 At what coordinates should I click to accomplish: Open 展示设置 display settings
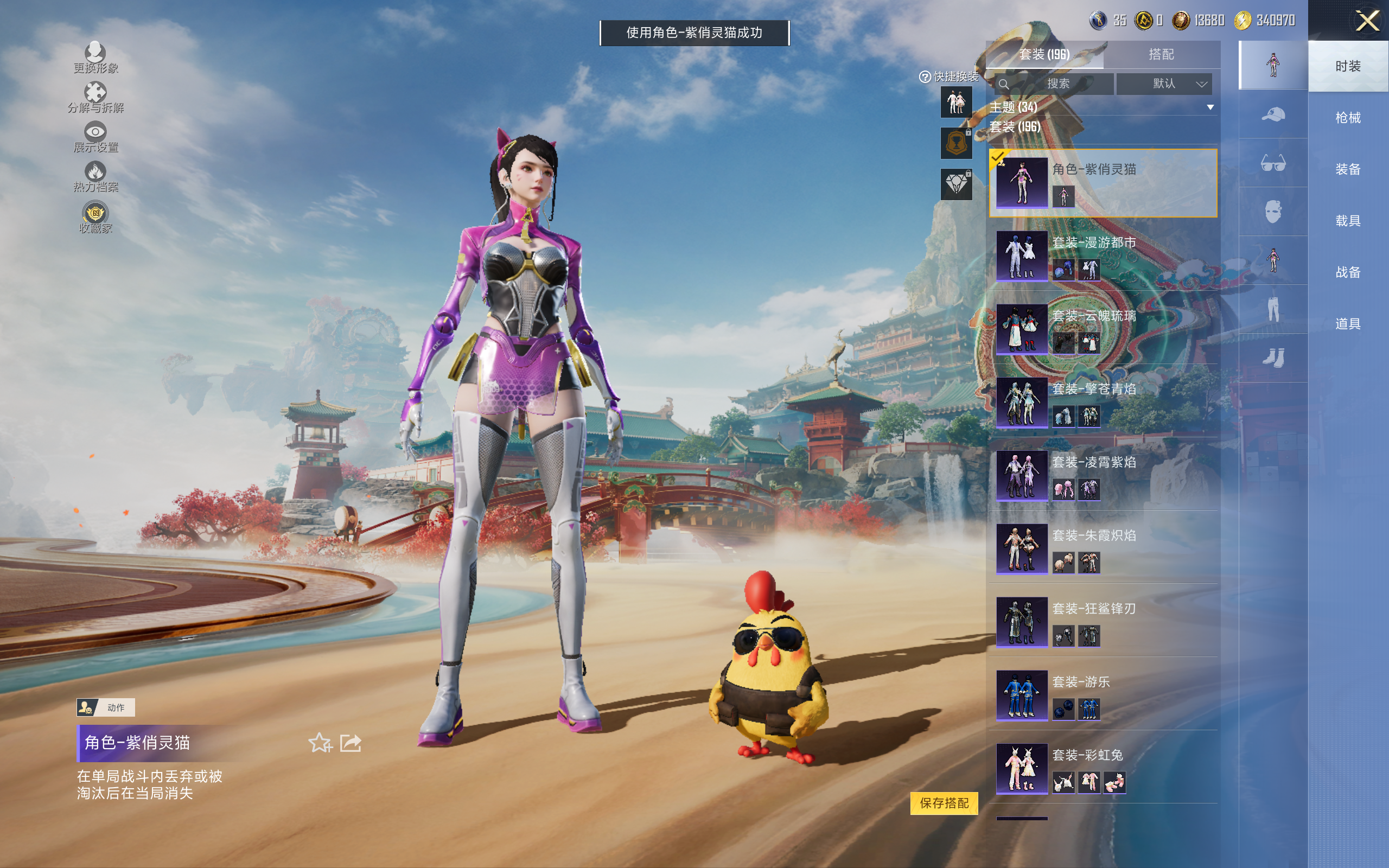[x=95, y=137]
